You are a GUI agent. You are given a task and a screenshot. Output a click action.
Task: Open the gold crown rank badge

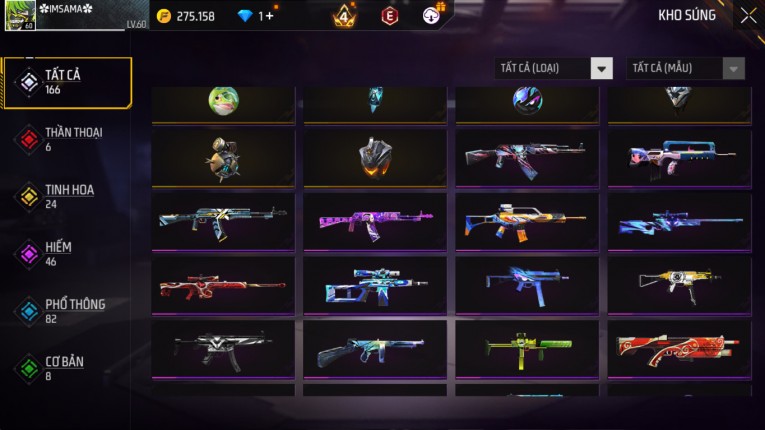pyautogui.click(x=344, y=16)
